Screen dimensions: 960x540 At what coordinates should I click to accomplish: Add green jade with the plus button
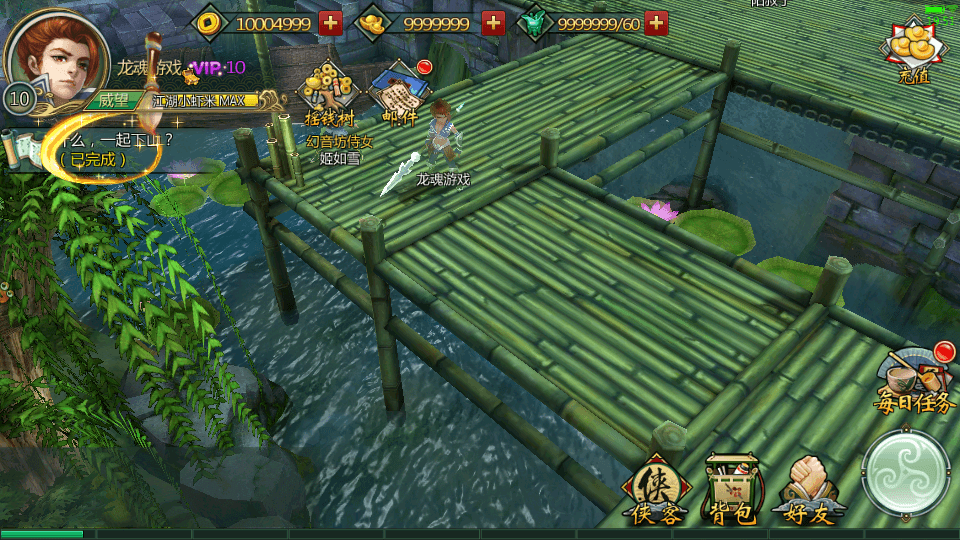[x=656, y=23]
